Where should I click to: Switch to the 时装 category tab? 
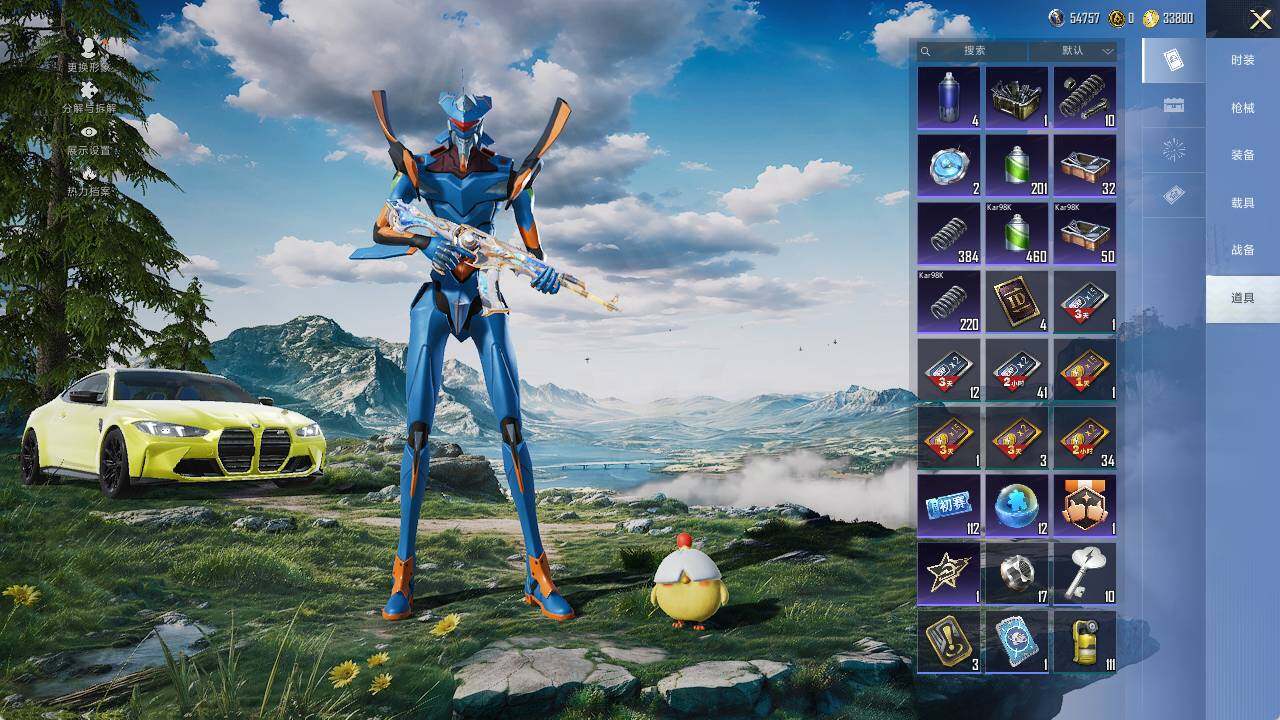tap(1242, 60)
